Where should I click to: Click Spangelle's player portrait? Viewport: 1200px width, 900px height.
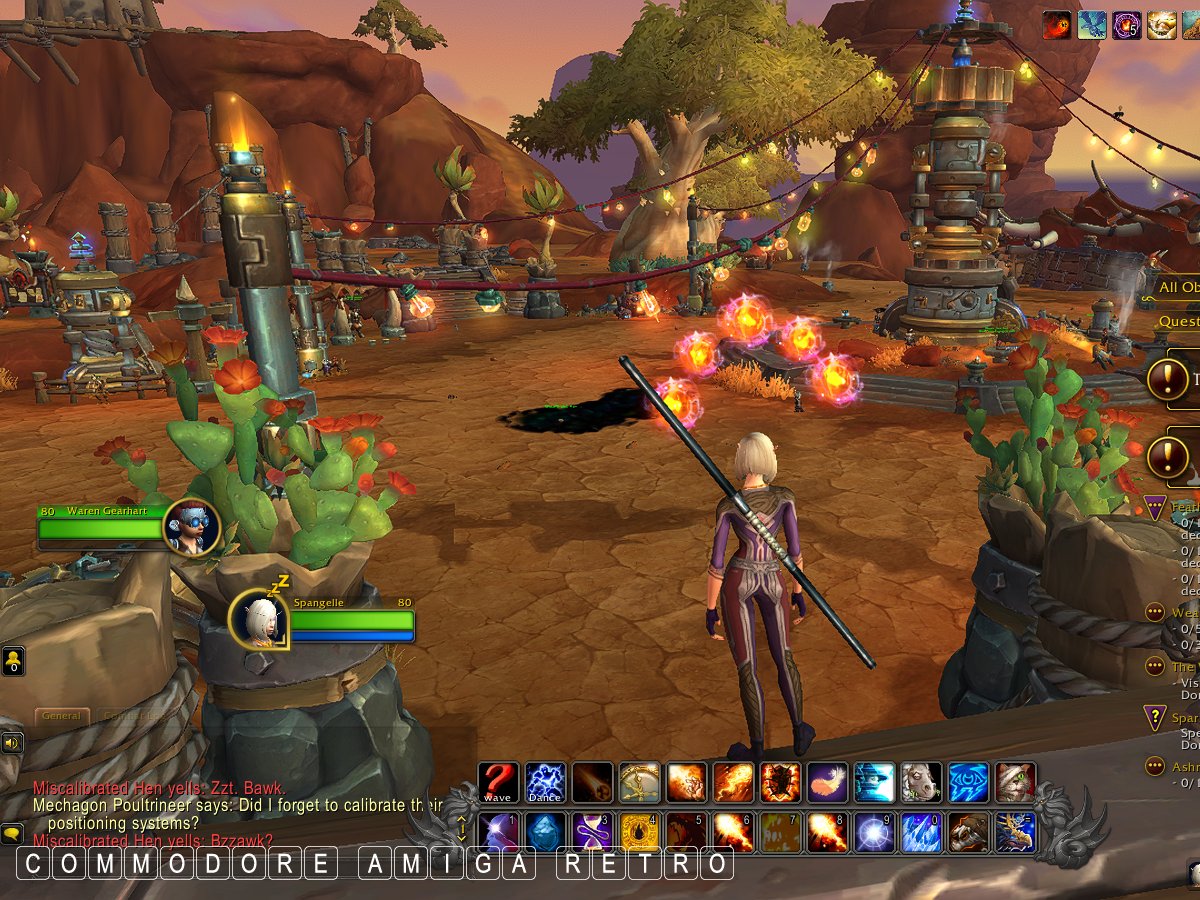[259, 620]
